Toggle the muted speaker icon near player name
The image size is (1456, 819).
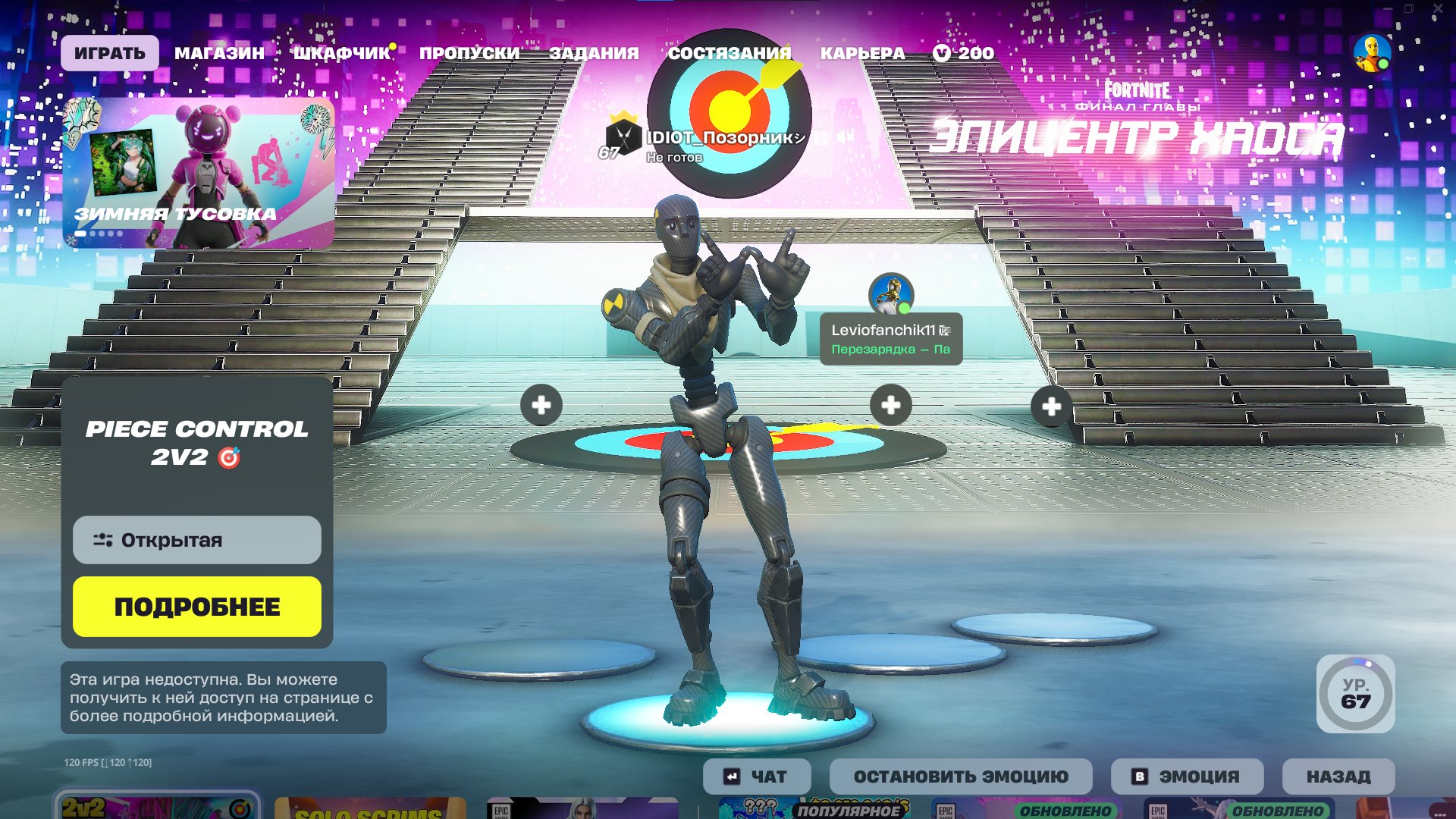click(x=844, y=137)
